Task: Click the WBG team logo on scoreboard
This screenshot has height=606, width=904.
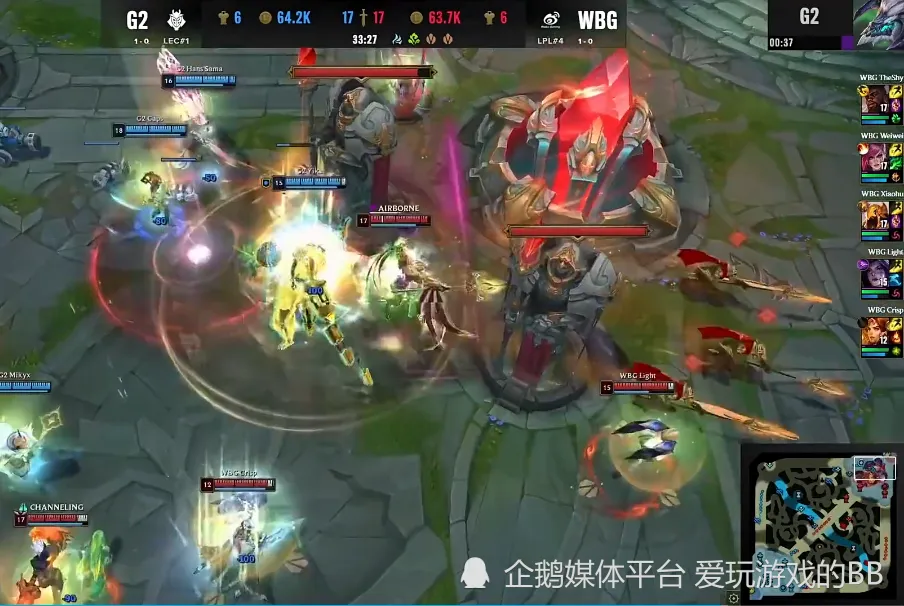Action: tap(550, 19)
